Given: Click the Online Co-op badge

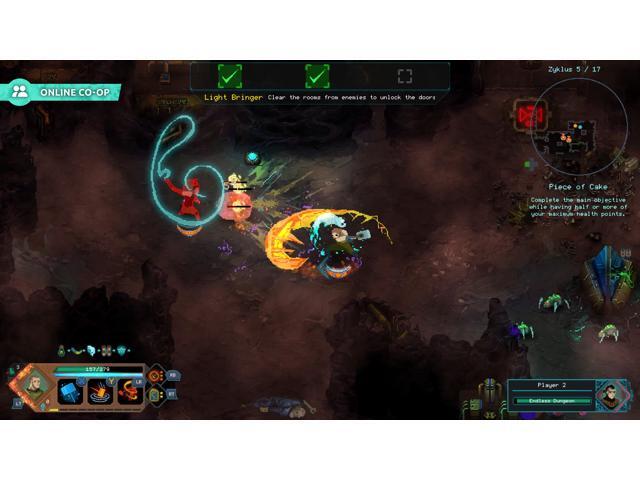Looking at the screenshot, I should tap(62, 91).
